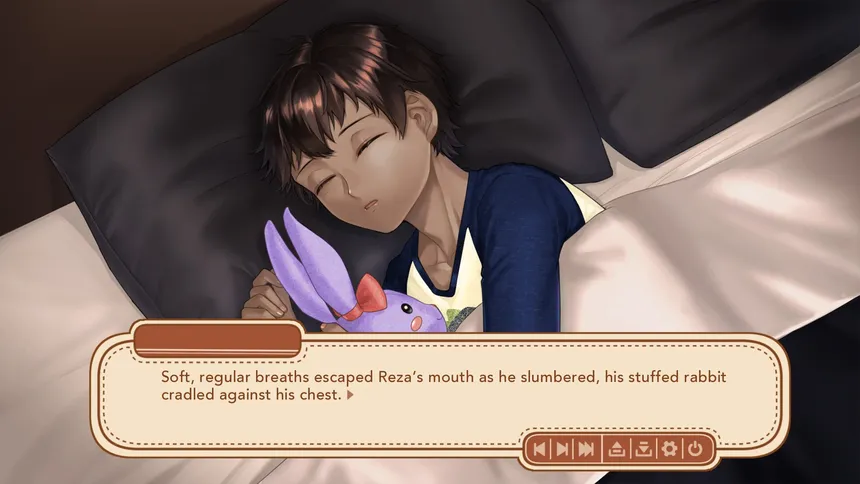The image size is (860, 484).
Task: Advance with the single-arrow next button
Action: click(563, 449)
